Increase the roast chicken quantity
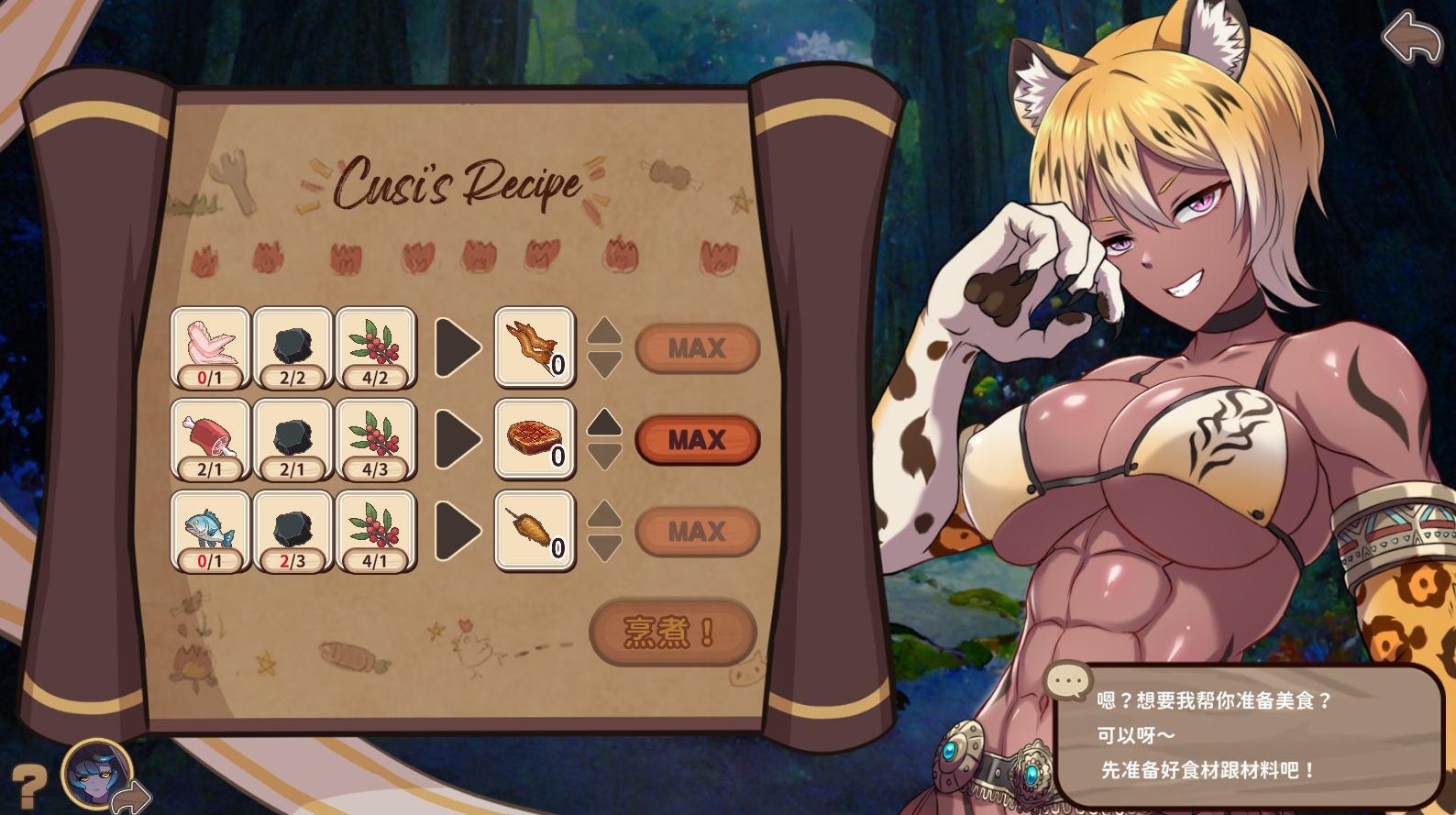1456x815 pixels. pyautogui.click(x=604, y=331)
